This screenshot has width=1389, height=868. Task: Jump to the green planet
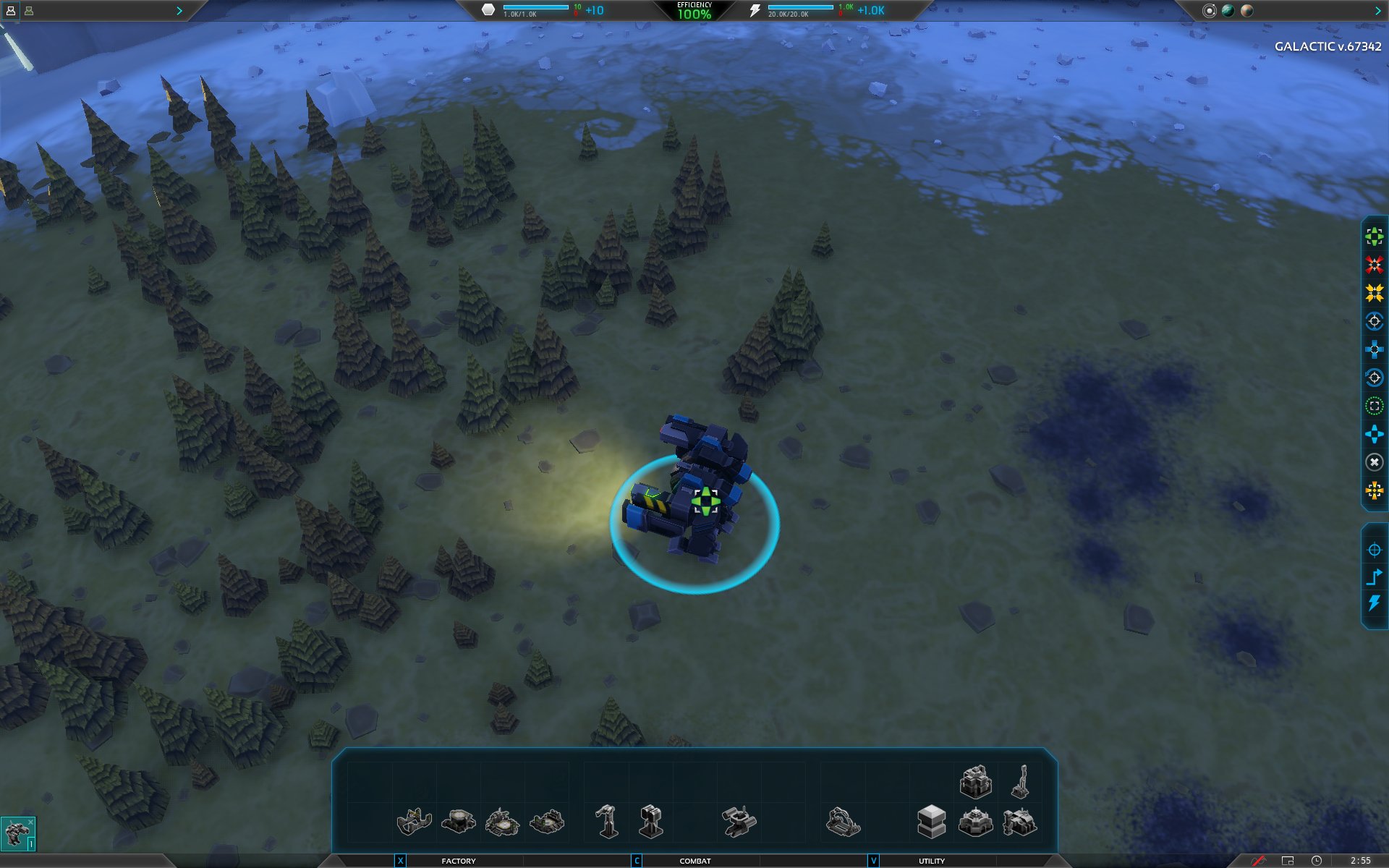tap(1228, 11)
